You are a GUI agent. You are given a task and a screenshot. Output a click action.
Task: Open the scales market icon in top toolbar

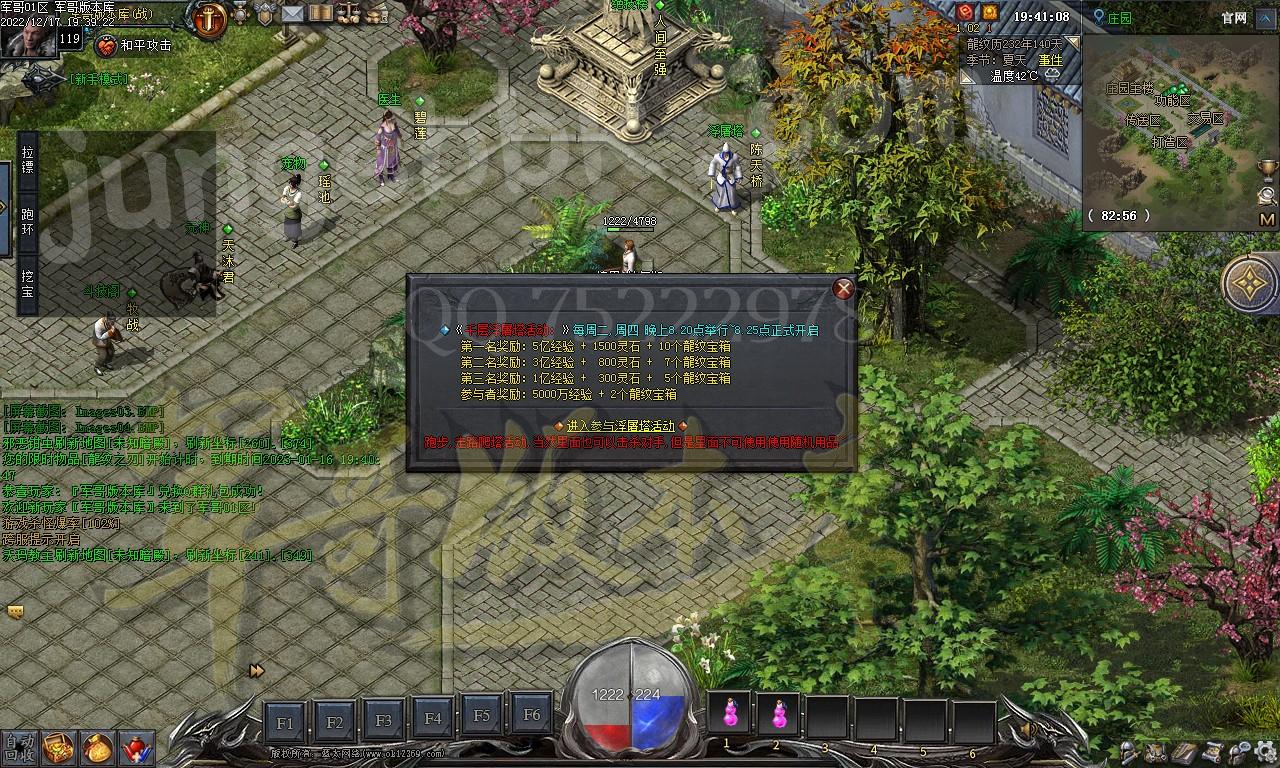click(348, 14)
